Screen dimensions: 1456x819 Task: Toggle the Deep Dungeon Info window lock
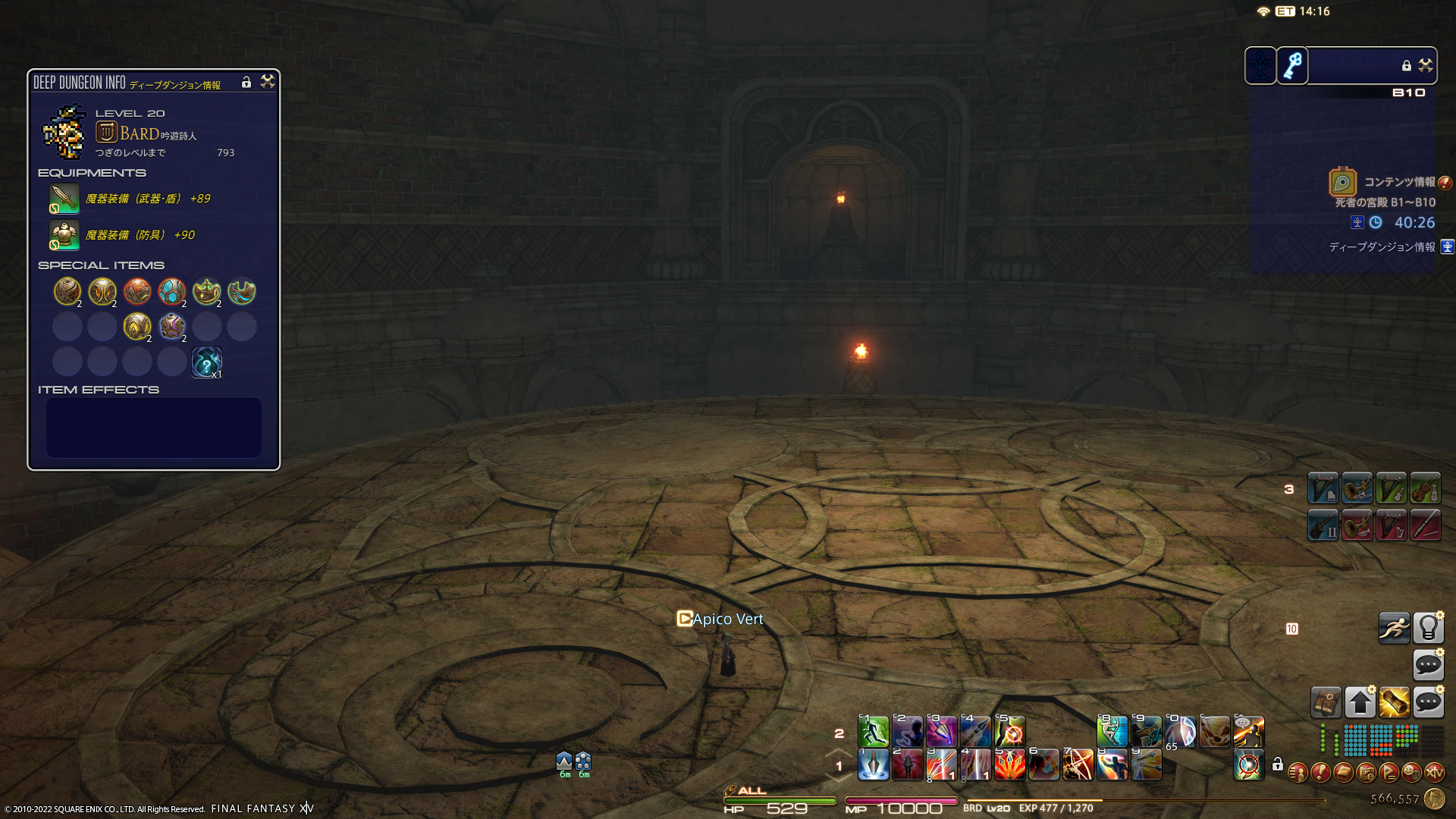tap(246, 82)
